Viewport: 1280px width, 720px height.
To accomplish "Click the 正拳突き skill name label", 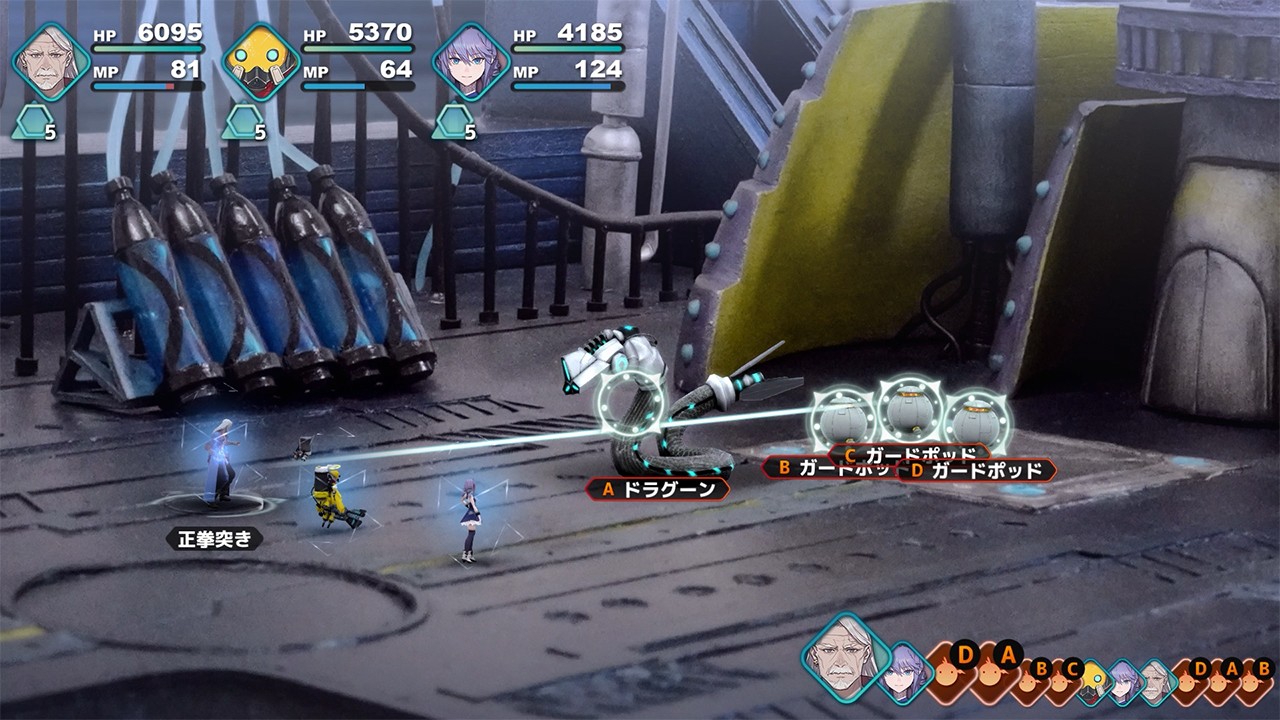I will (x=214, y=540).
